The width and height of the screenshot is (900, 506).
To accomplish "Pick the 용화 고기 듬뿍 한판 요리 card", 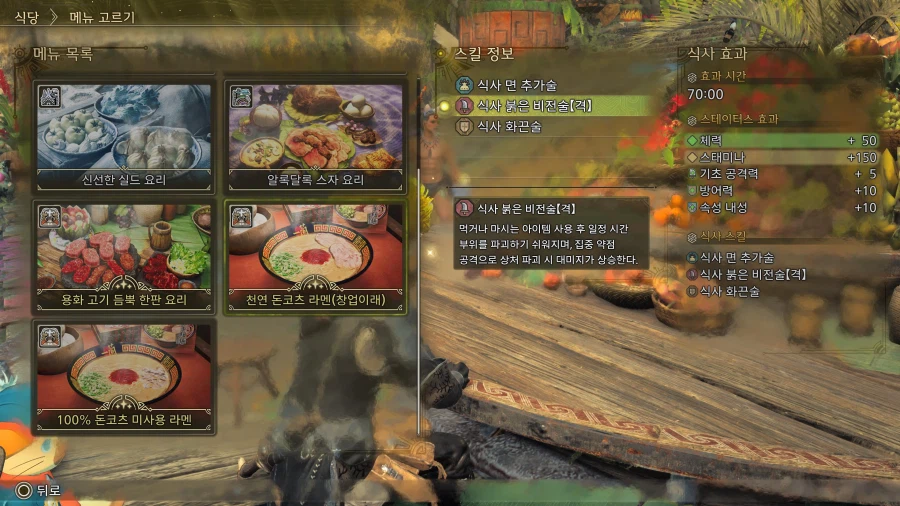I will tap(125, 254).
